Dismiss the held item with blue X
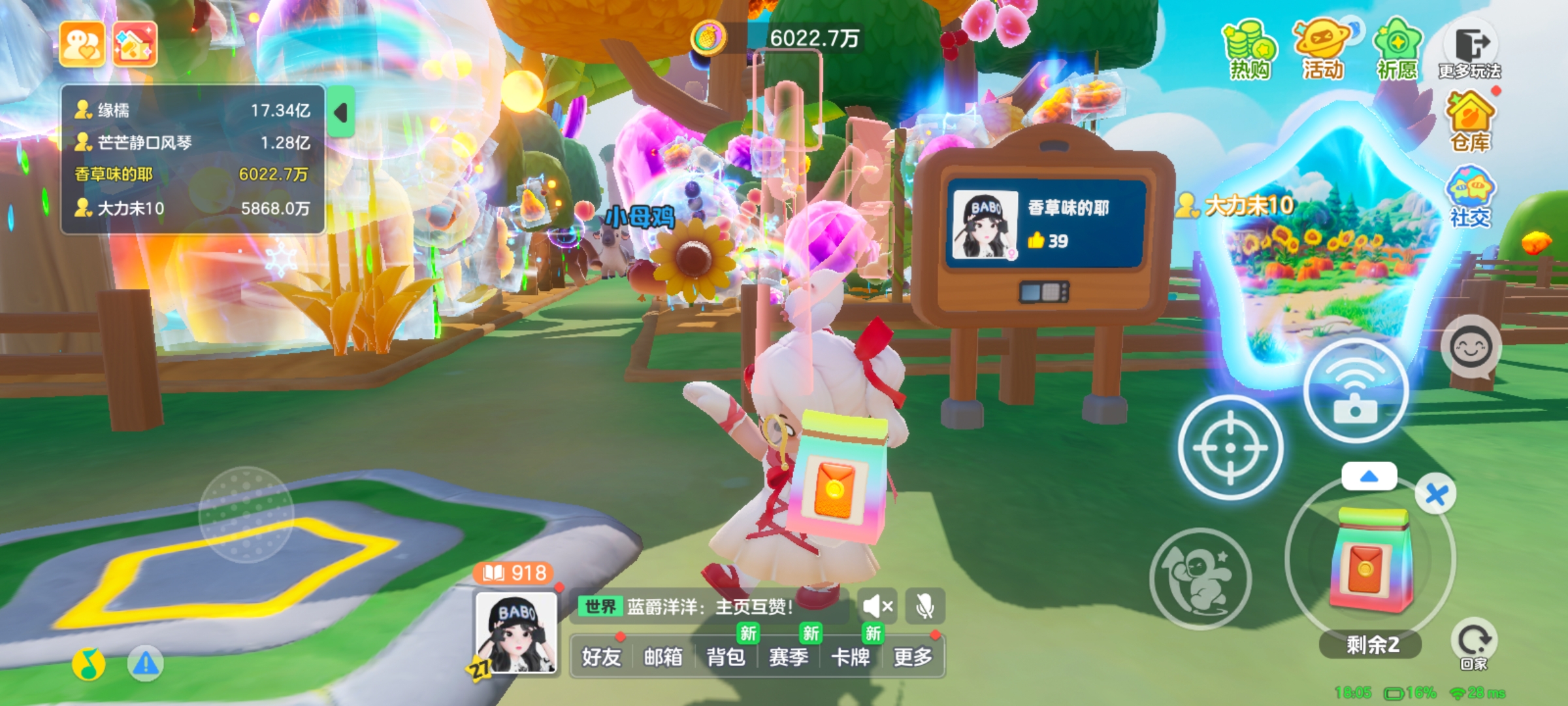Viewport: 1568px width, 706px height. 1435,494
